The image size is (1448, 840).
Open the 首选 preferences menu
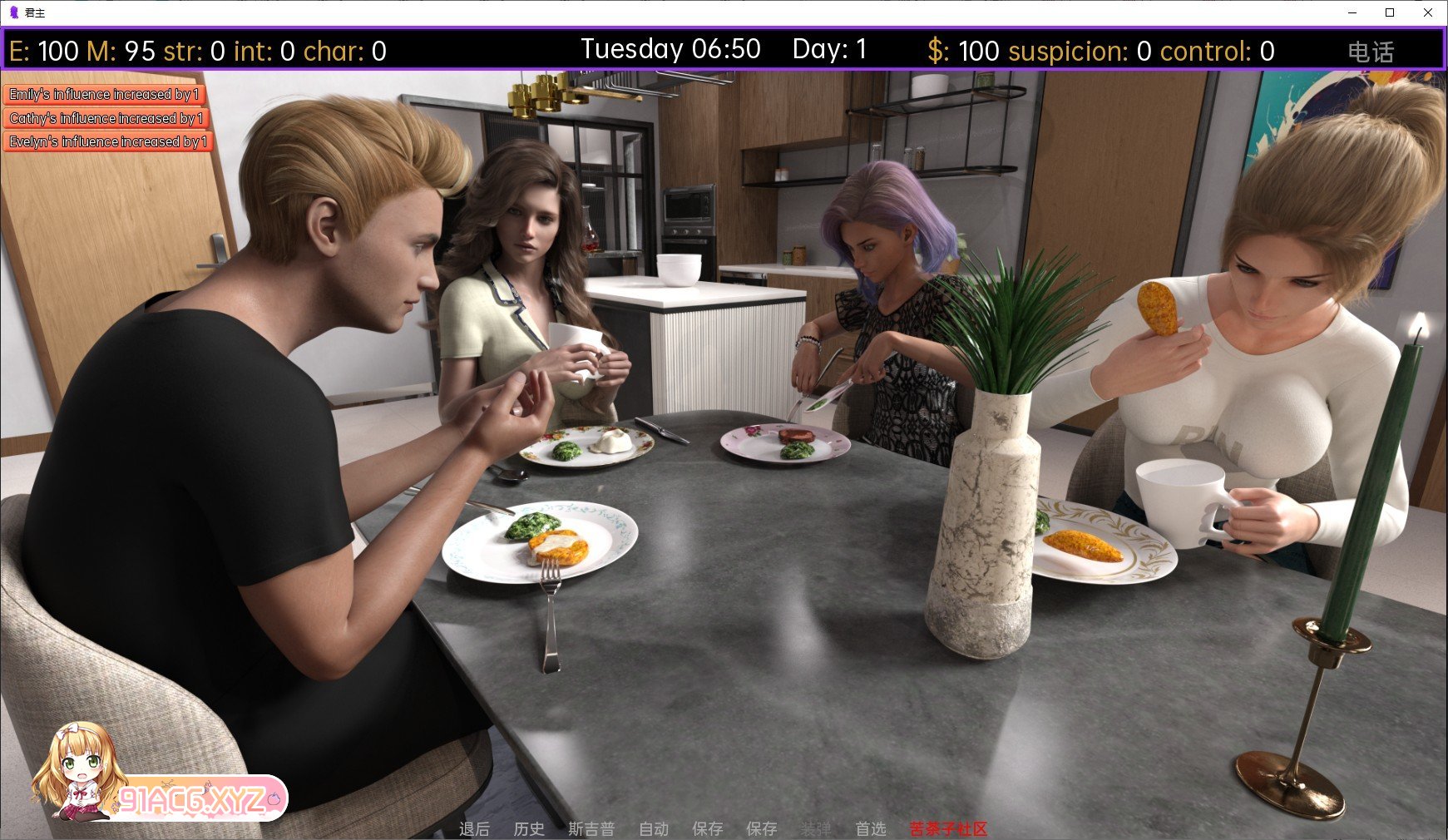[870, 828]
